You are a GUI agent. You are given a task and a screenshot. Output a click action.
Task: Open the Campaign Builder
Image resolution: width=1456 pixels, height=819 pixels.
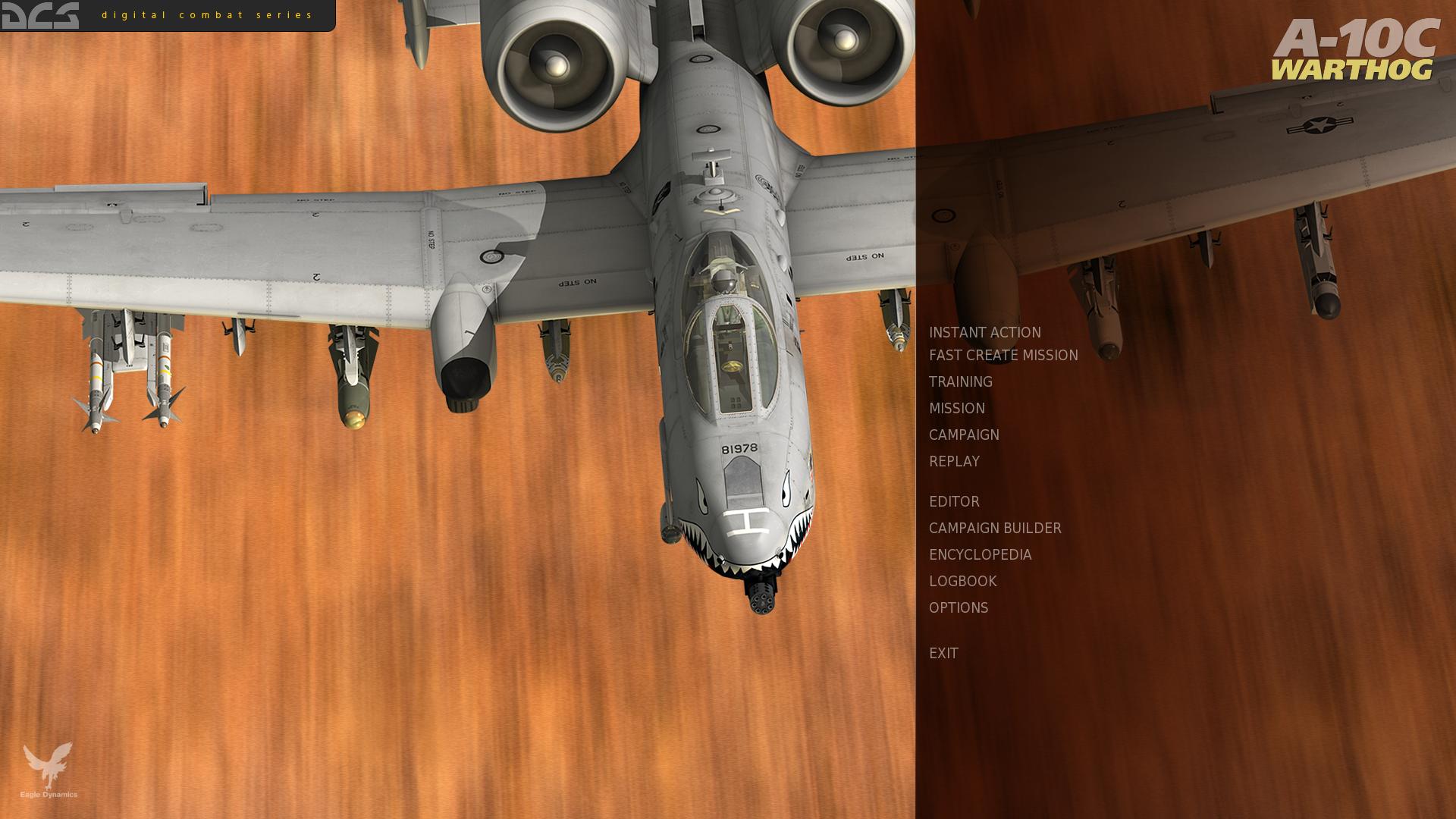tap(994, 529)
